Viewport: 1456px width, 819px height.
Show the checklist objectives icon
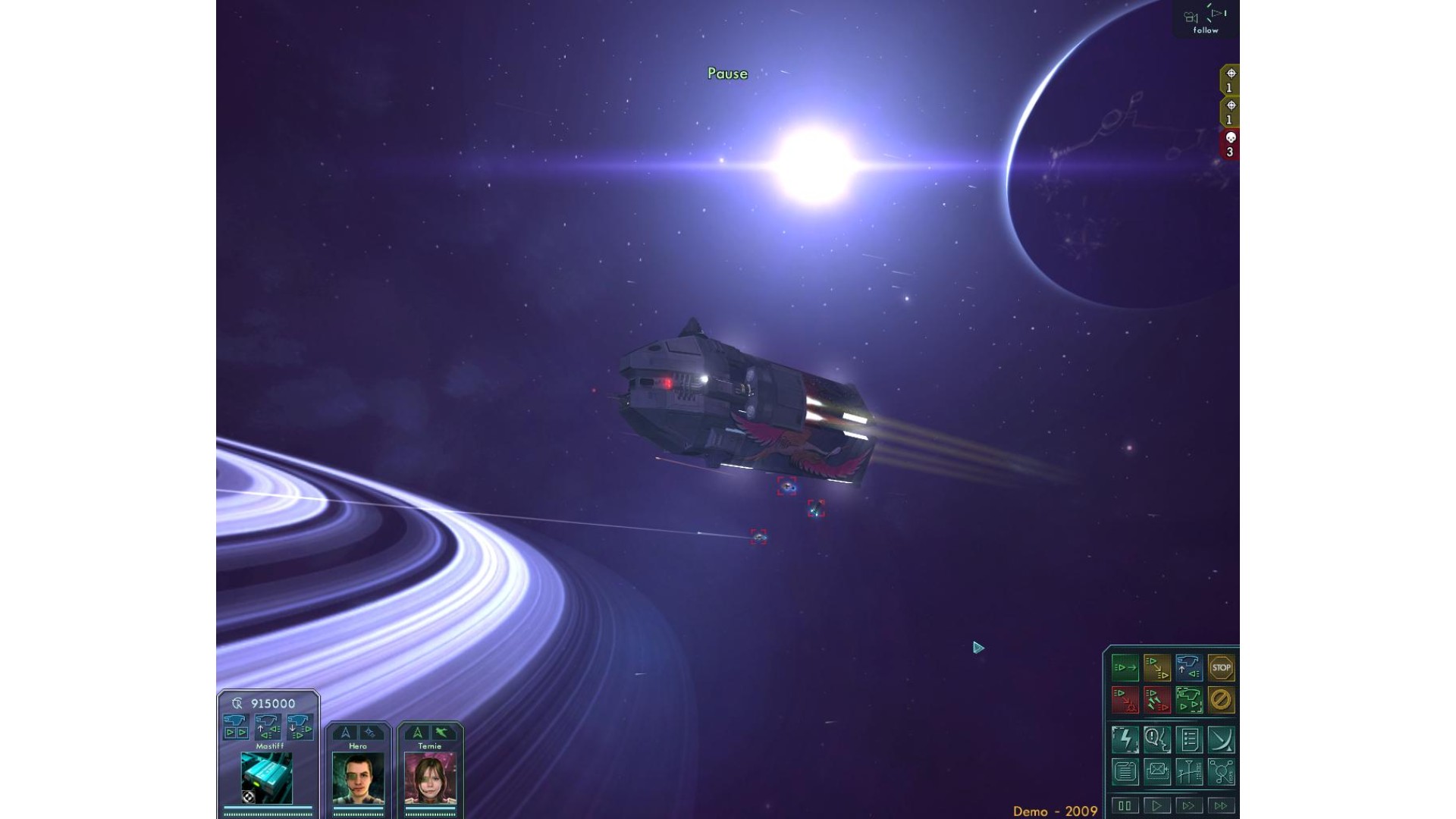coord(1189,739)
